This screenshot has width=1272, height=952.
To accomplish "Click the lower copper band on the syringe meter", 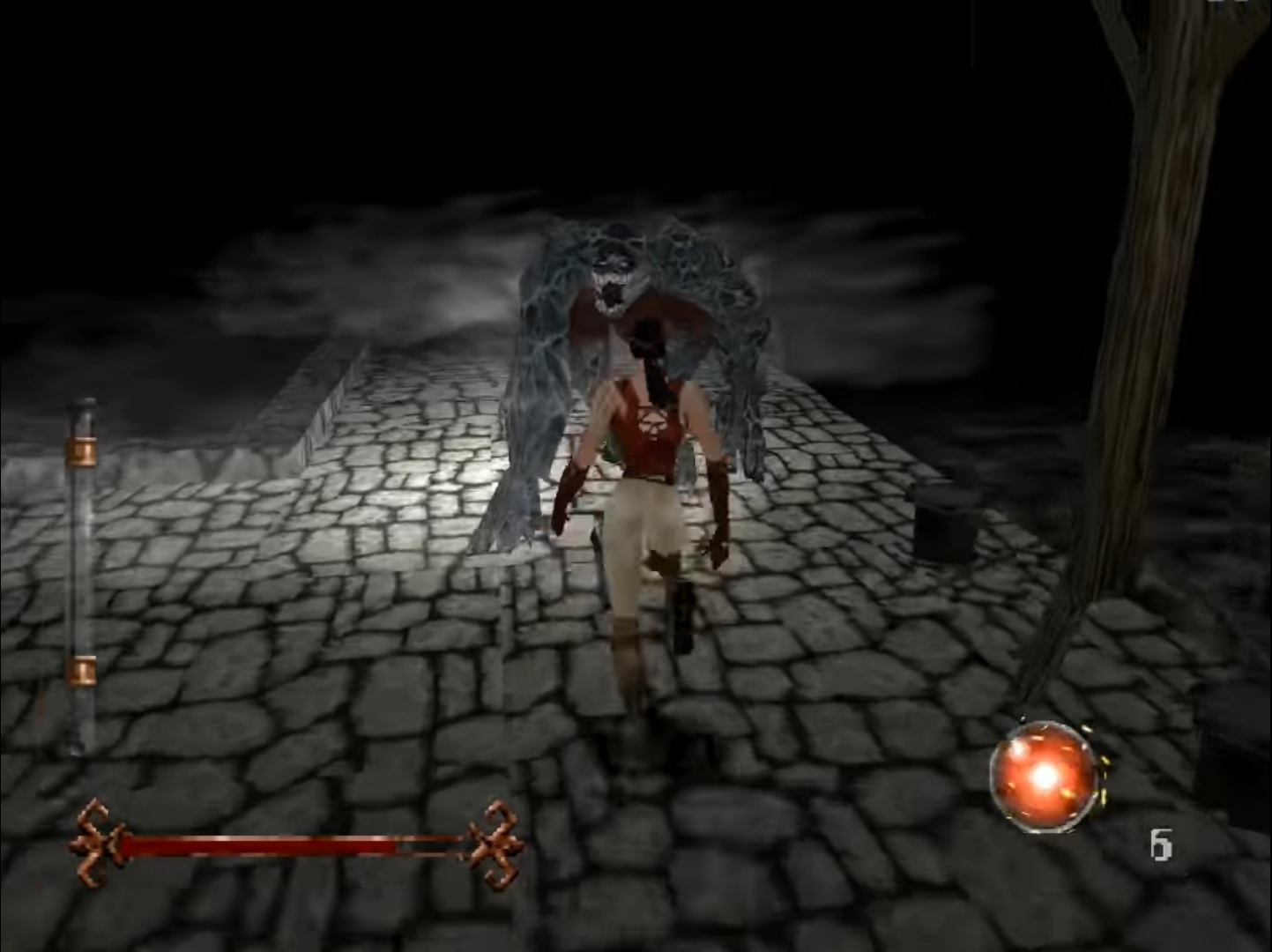I will tap(81, 670).
